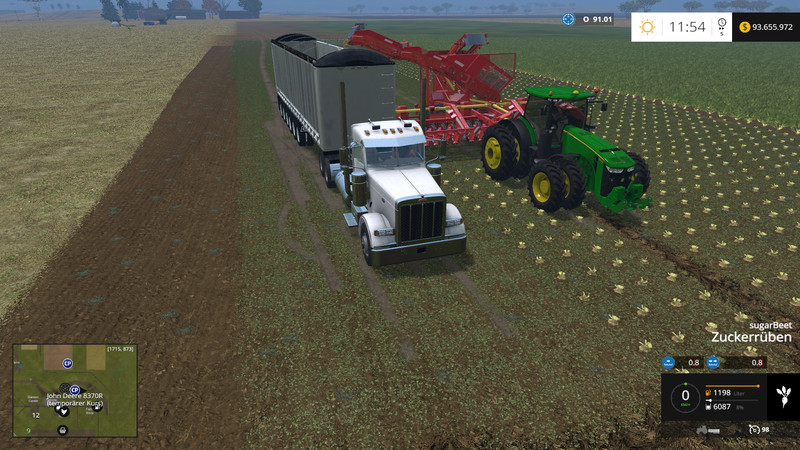Toggle the cruise control speed icon
This screenshot has width=800, height=450.
click(754, 429)
